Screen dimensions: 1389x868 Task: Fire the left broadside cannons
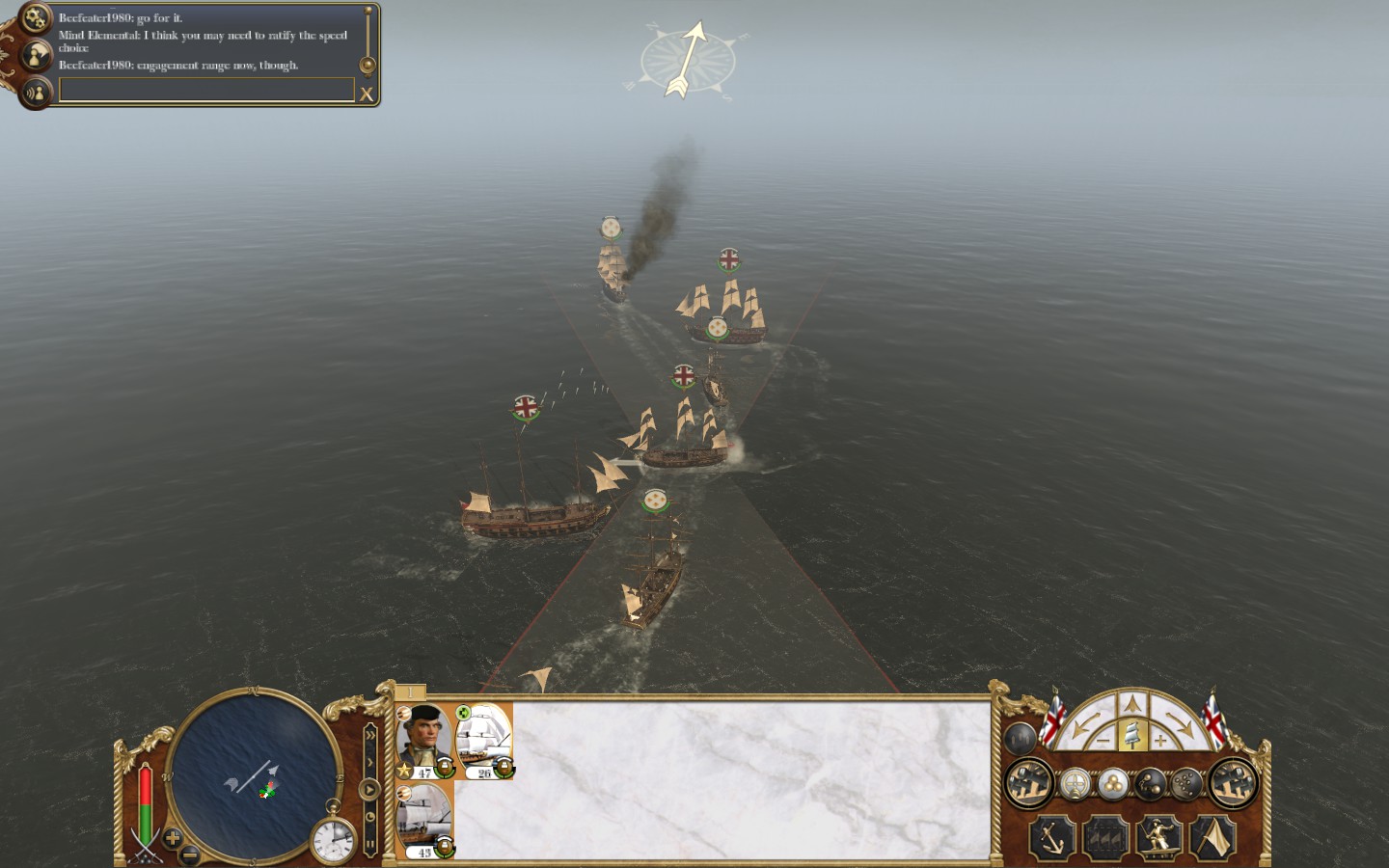coord(1028,783)
